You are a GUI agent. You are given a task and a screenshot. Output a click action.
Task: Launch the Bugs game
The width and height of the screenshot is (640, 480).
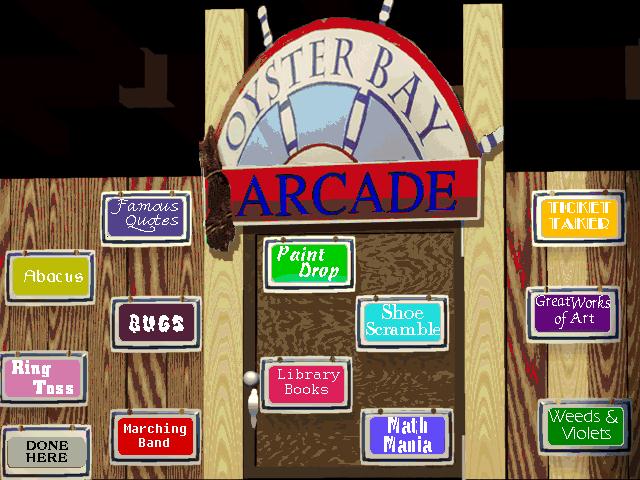coord(155,323)
